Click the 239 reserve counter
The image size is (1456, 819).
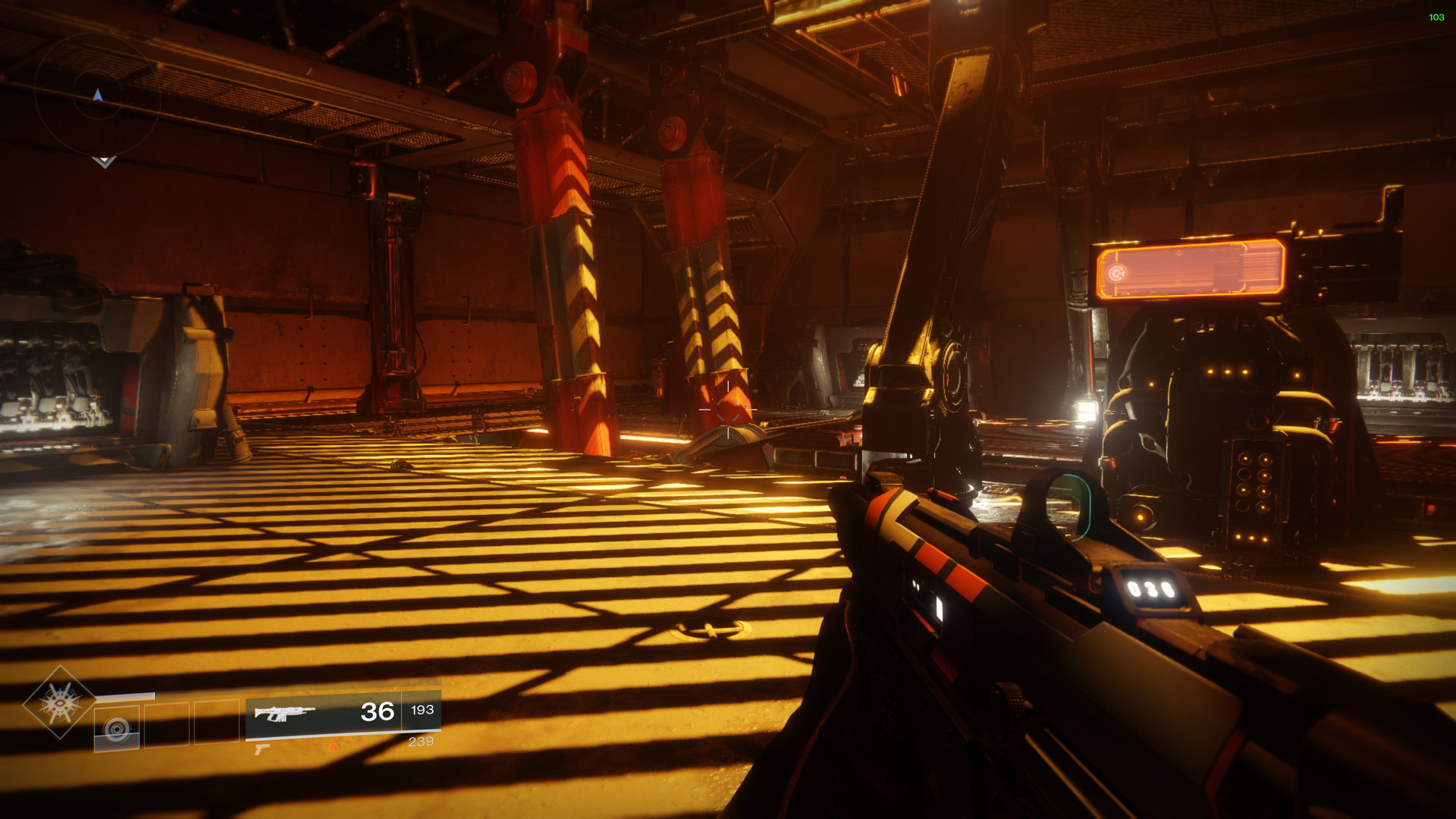(422, 741)
